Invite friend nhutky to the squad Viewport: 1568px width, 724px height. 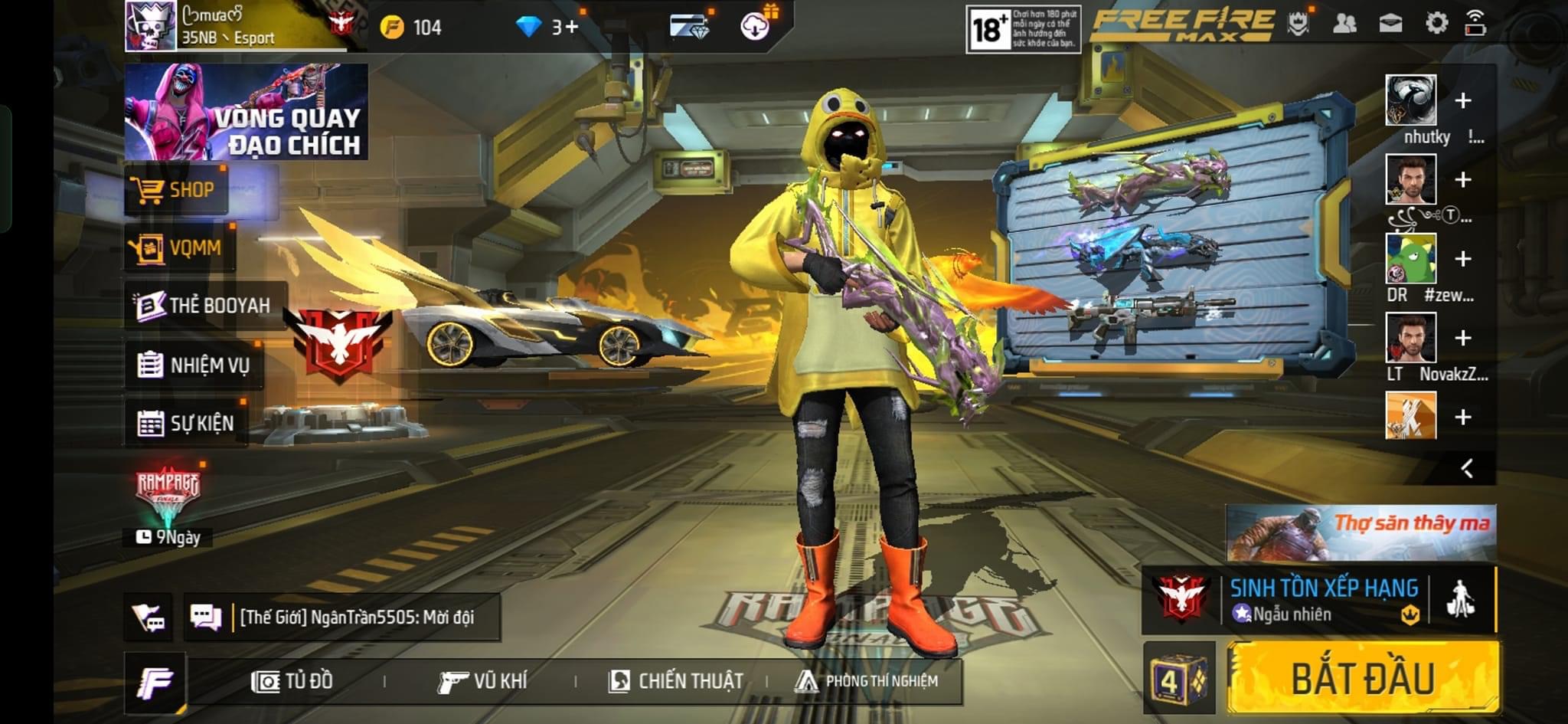[x=1462, y=101]
